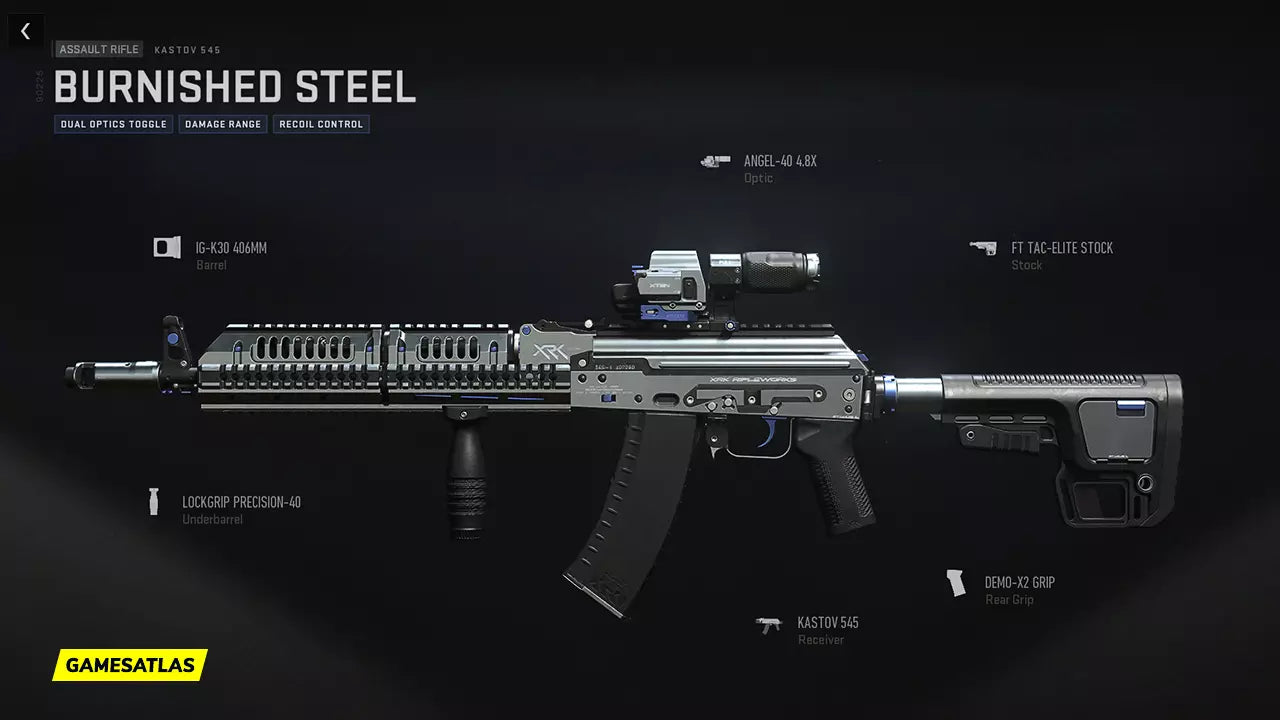Go back using the top-left arrow
The width and height of the screenshot is (1280, 720).
pyautogui.click(x=26, y=31)
